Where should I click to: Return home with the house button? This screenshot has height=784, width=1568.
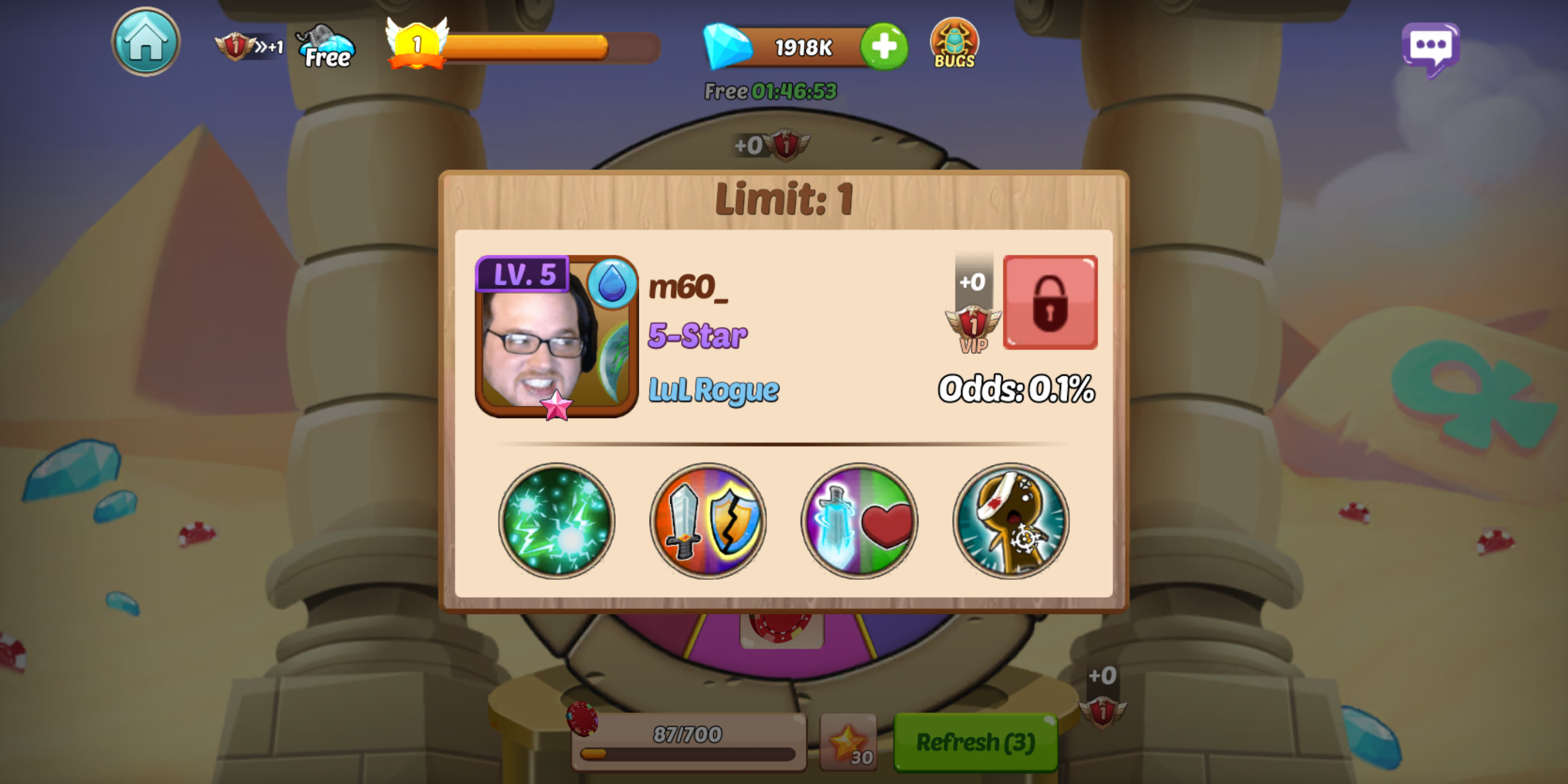point(146,41)
